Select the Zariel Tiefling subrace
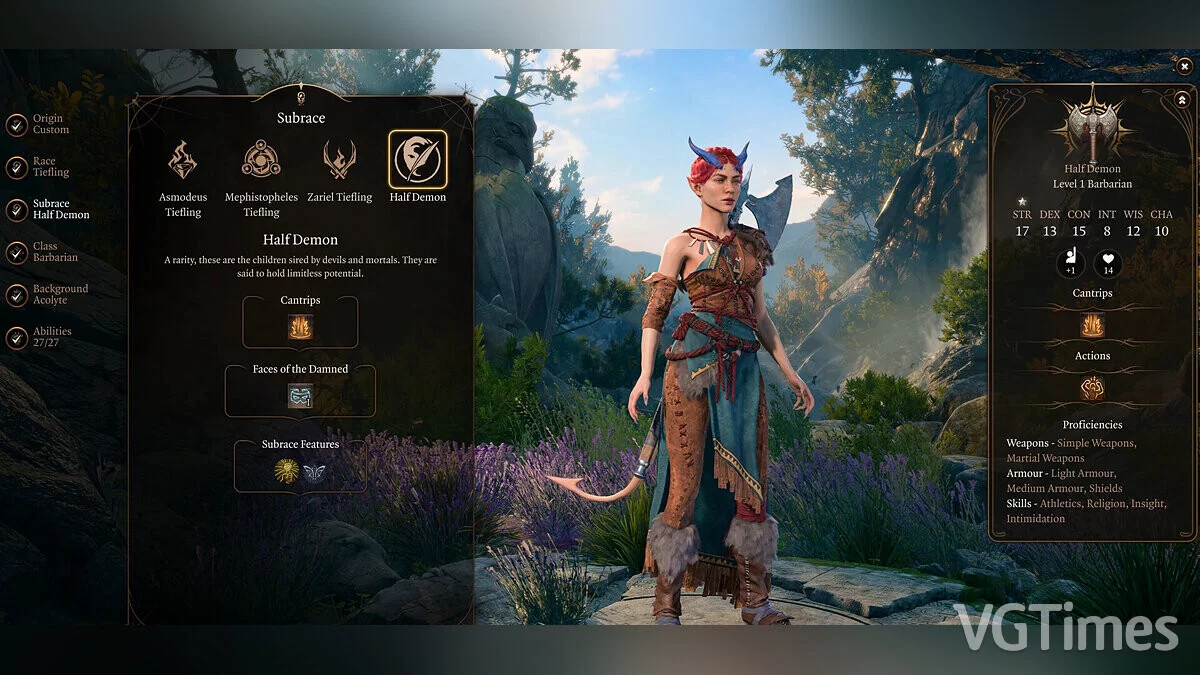 (340, 160)
